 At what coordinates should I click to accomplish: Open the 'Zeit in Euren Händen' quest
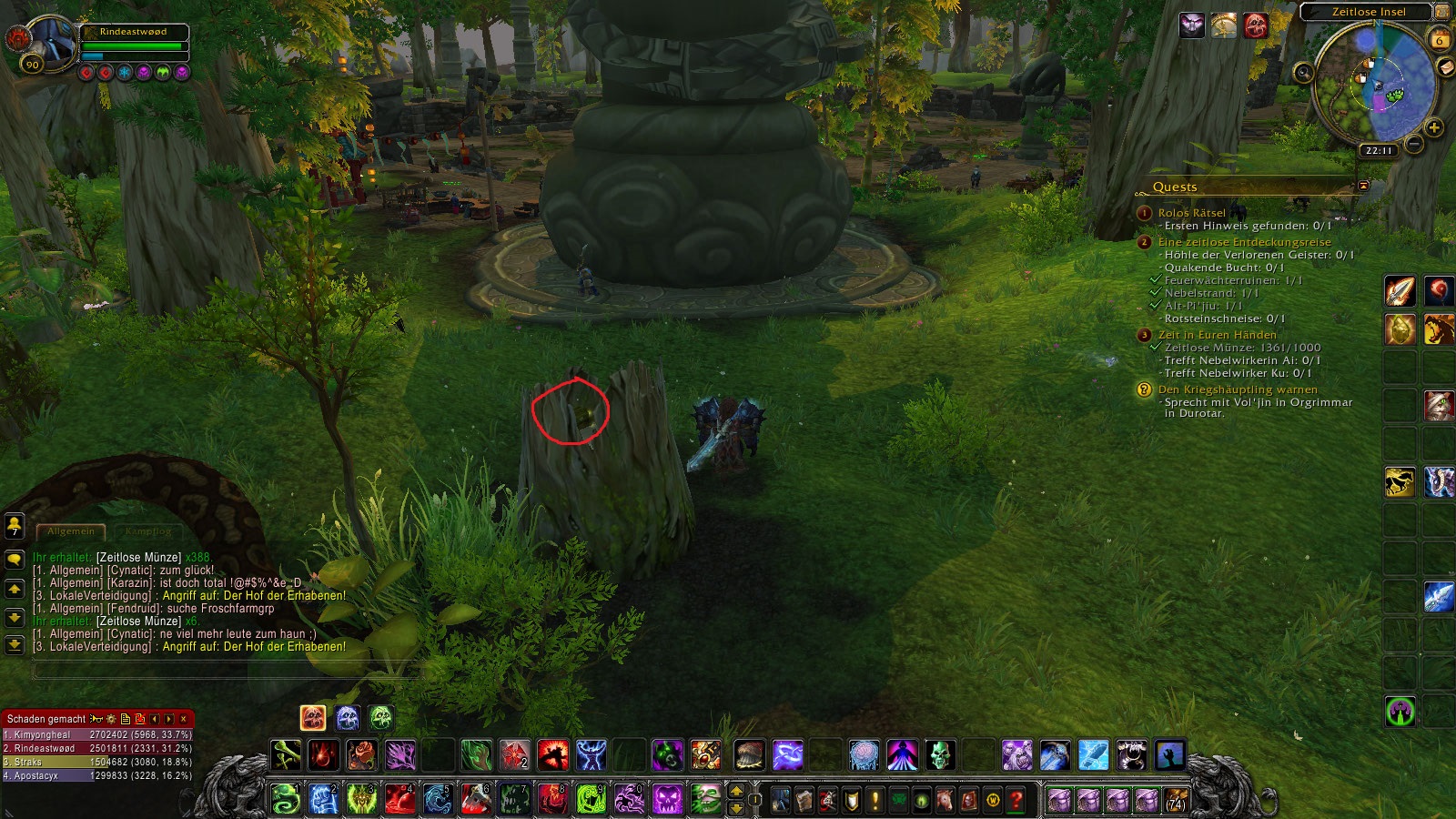[x=1217, y=335]
